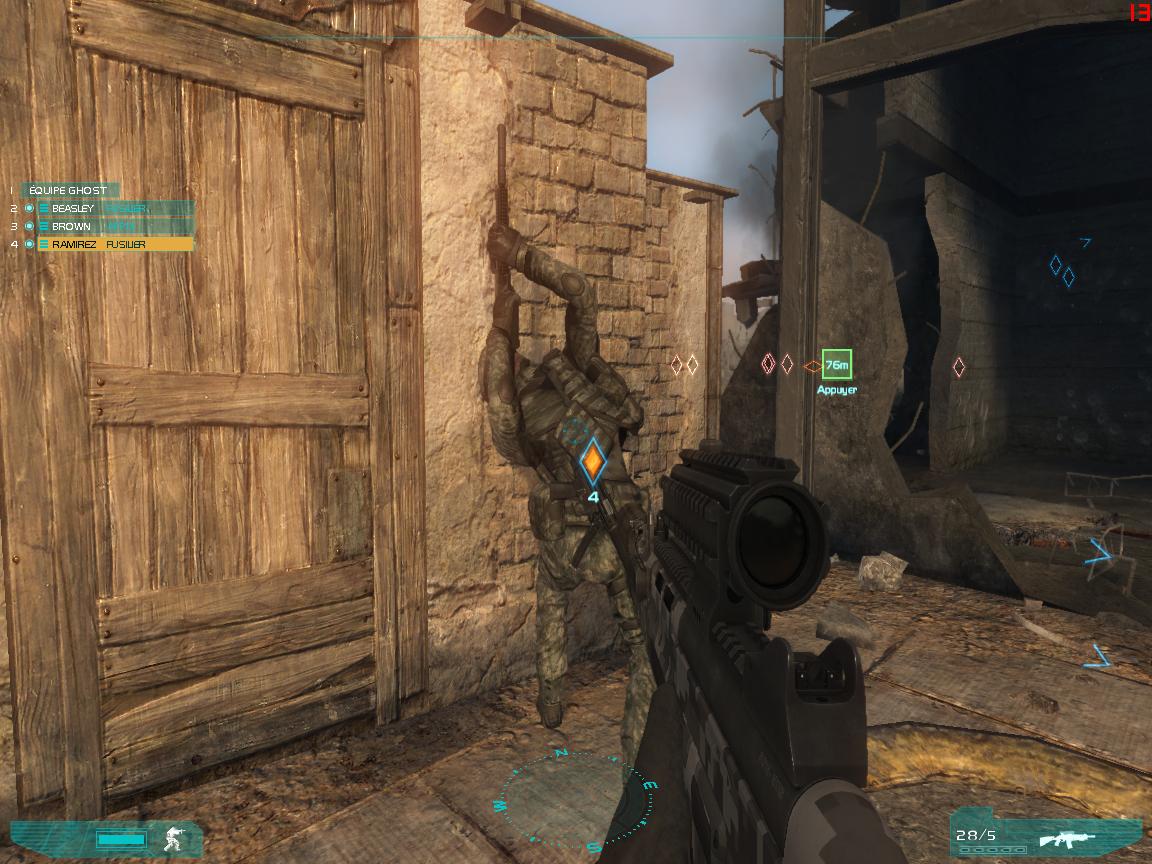Select the Équipe Ghost squad entry
The width and height of the screenshot is (1152, 864).
pos(68,190)
